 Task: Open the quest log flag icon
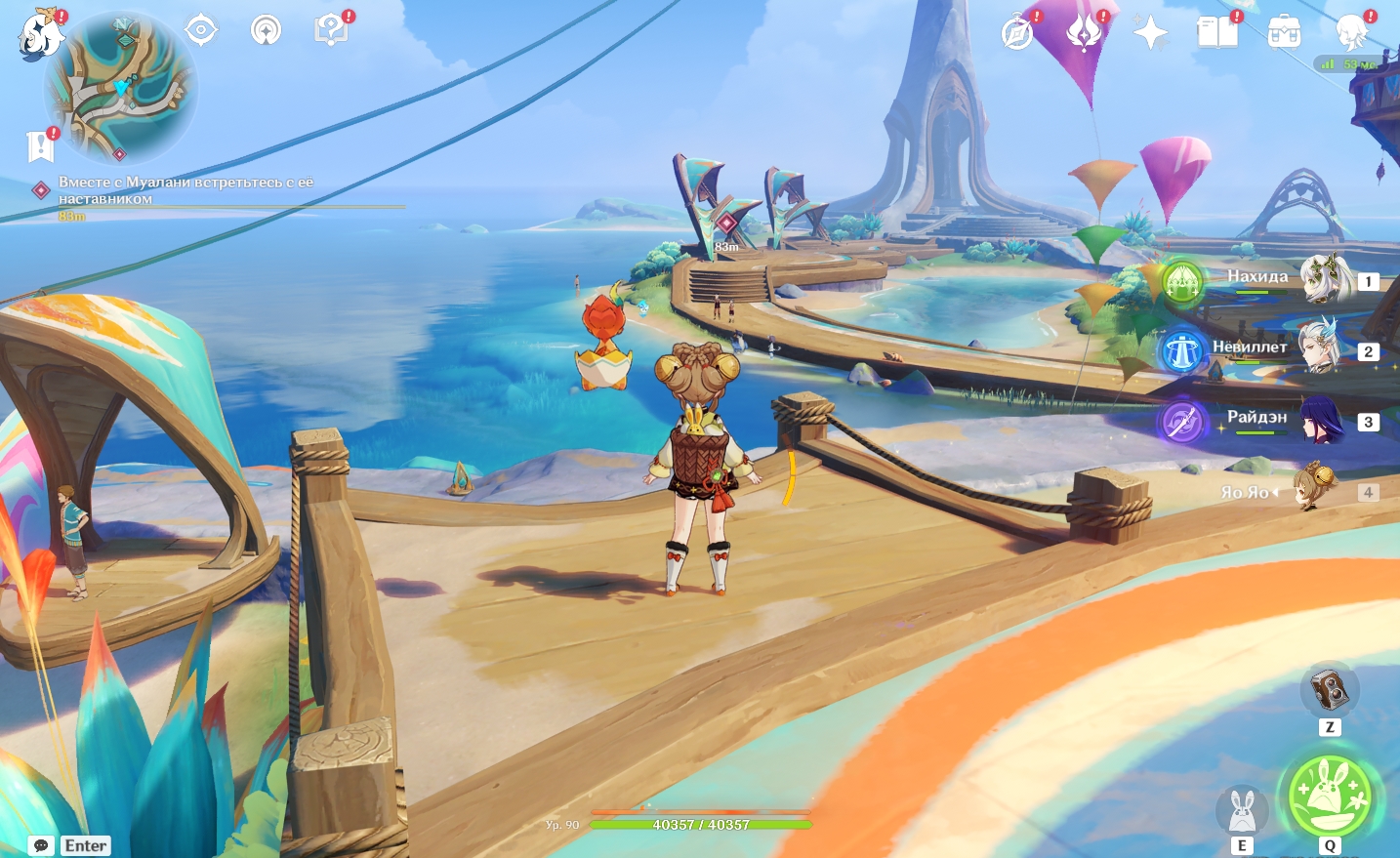40,146
